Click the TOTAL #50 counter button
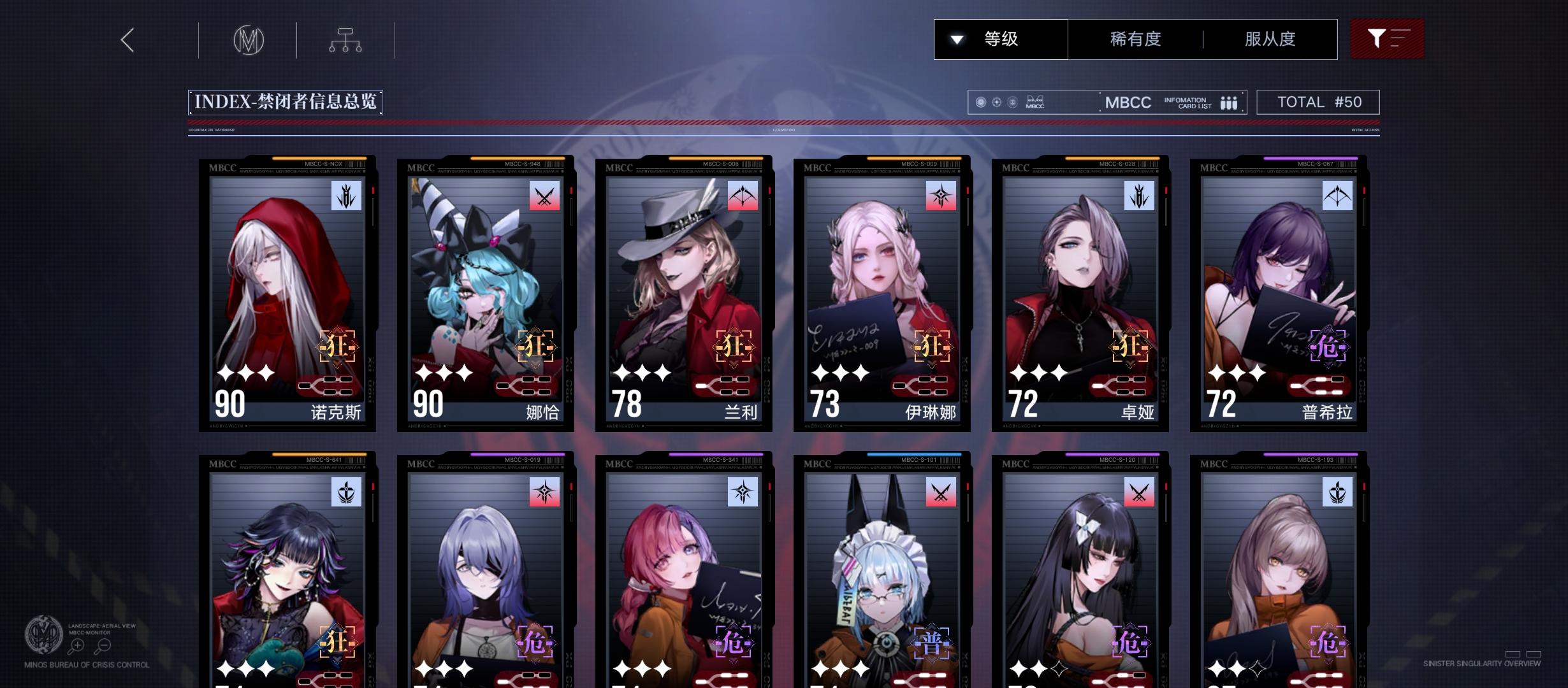The height and width of the screenshot is (688, 1568). (x=1318, y=101)
